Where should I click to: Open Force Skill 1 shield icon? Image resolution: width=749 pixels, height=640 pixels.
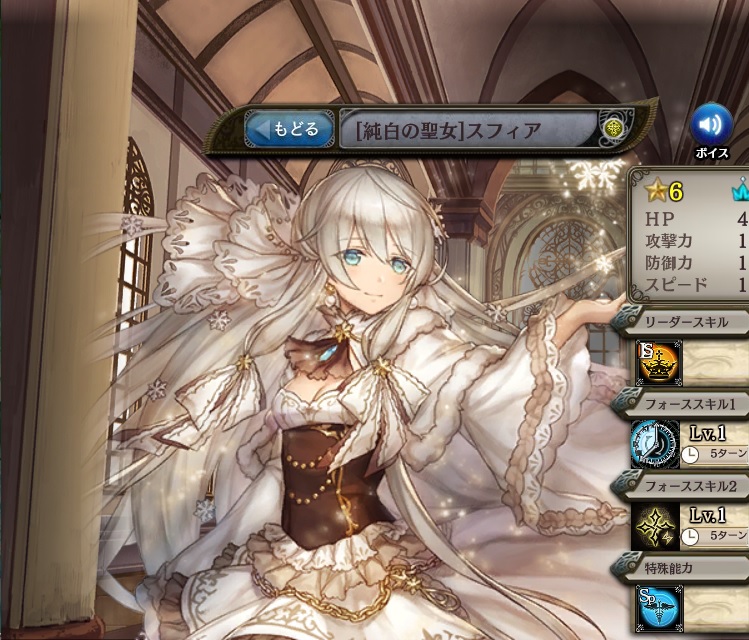[x=656, y=445]
